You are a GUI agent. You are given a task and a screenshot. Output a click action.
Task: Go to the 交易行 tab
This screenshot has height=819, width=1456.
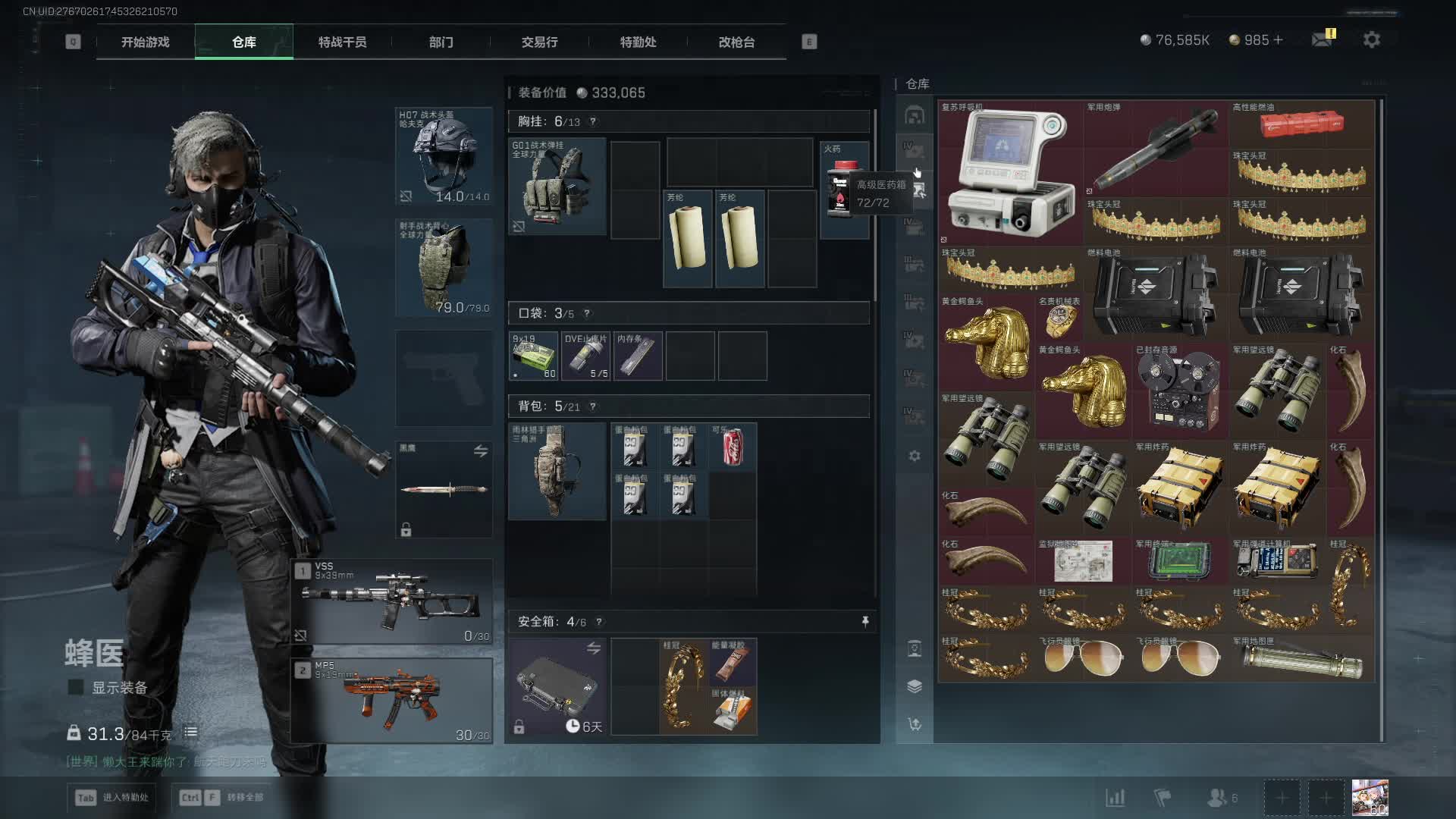(x=539, y=42)
